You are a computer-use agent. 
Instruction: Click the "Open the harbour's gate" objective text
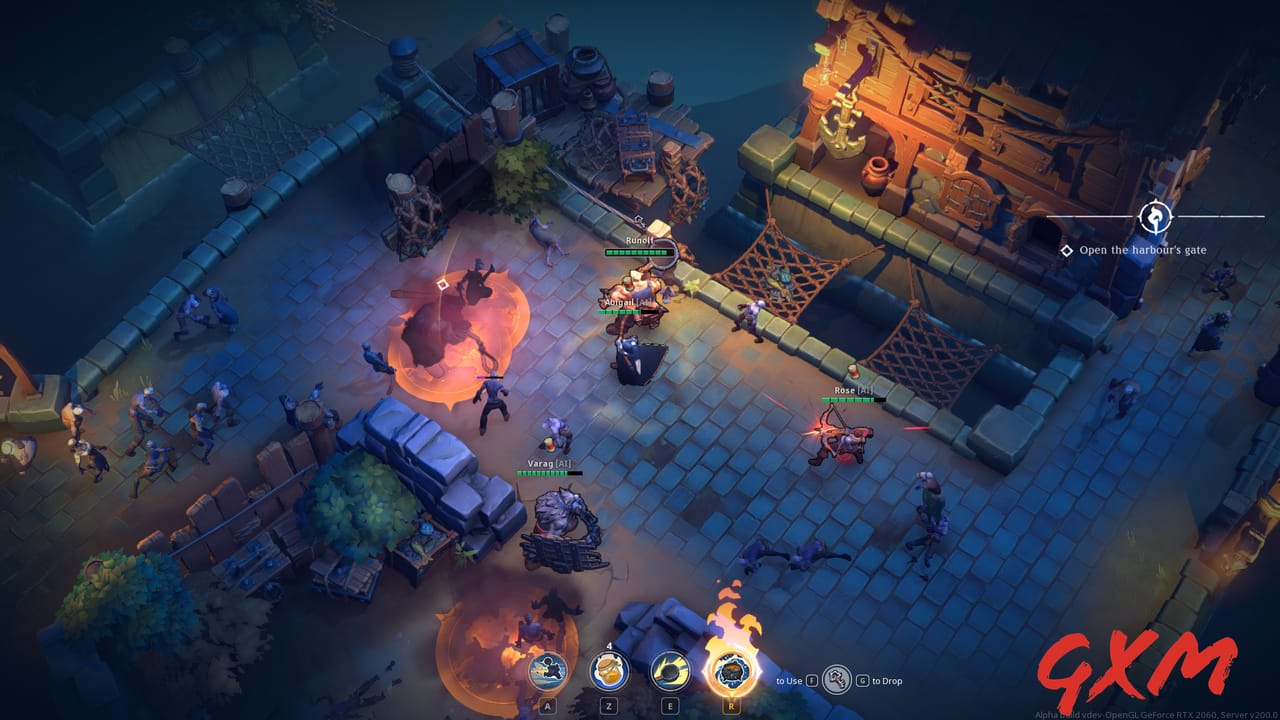point(1145,252)
